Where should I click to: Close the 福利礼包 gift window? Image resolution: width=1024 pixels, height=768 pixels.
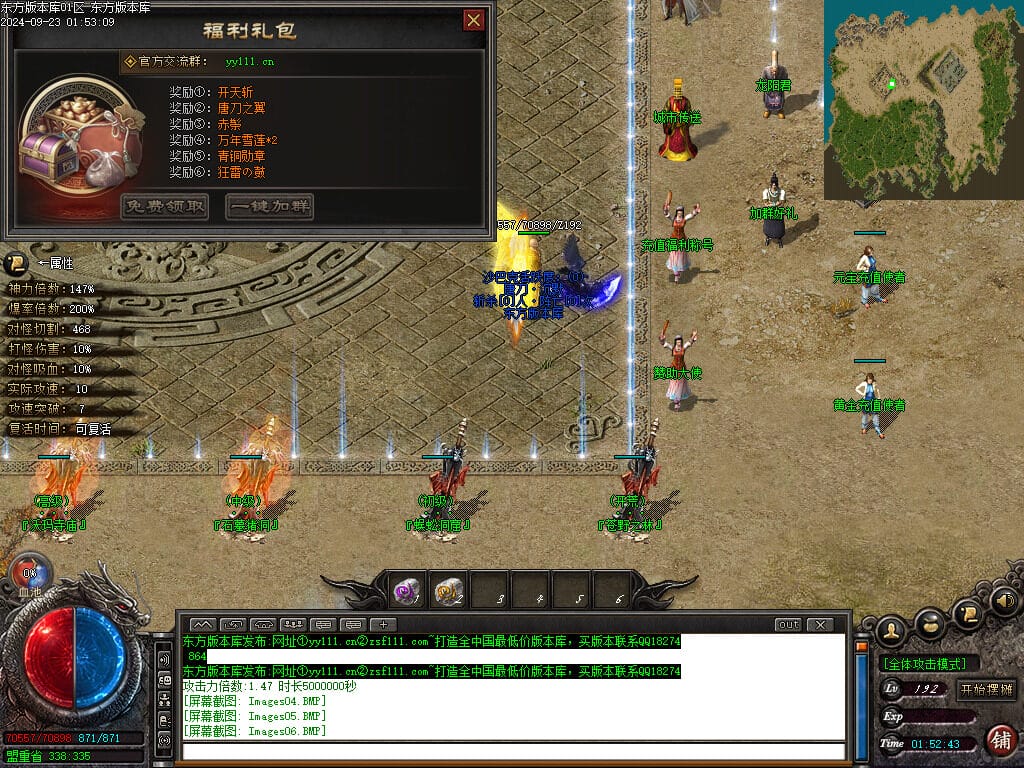474,20
